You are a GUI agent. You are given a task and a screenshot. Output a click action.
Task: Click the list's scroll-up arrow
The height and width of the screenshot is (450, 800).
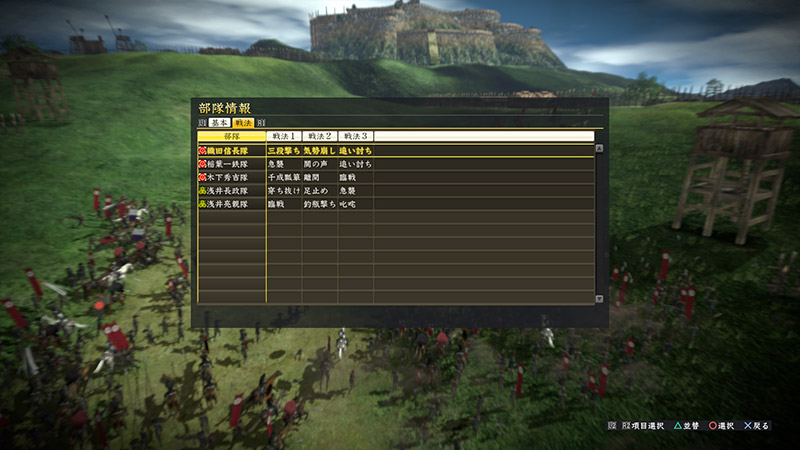pos(599,148)
